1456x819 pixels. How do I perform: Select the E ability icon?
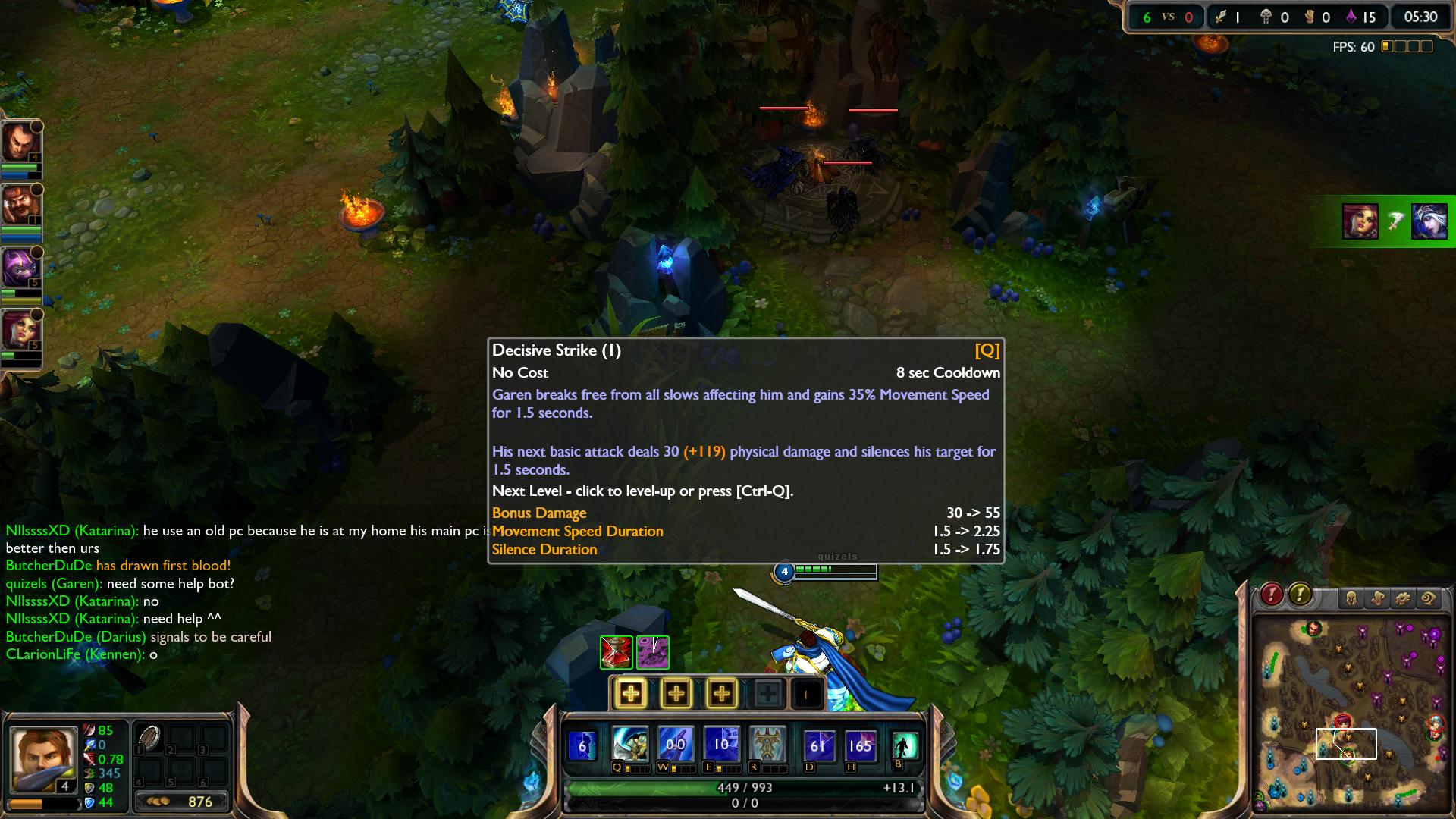pyautogui.click(x=721, y=745)
